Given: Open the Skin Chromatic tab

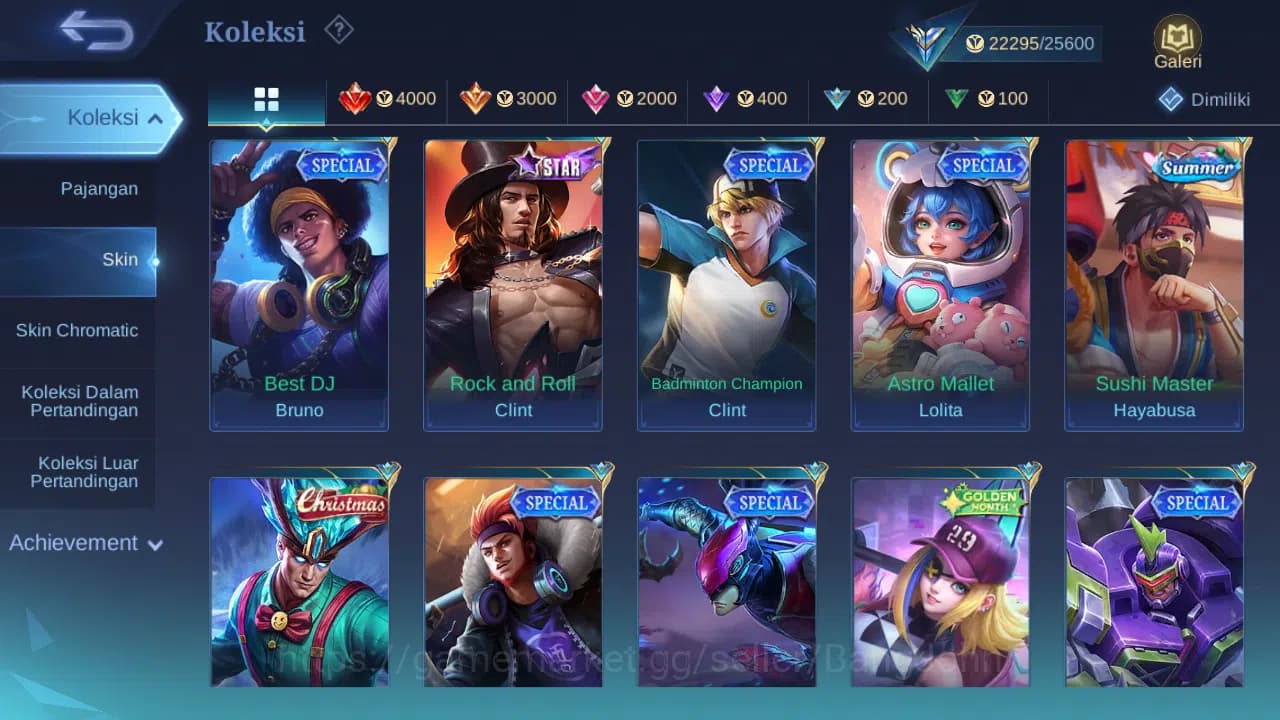Looking at the screenshot, I should [78, 330].
